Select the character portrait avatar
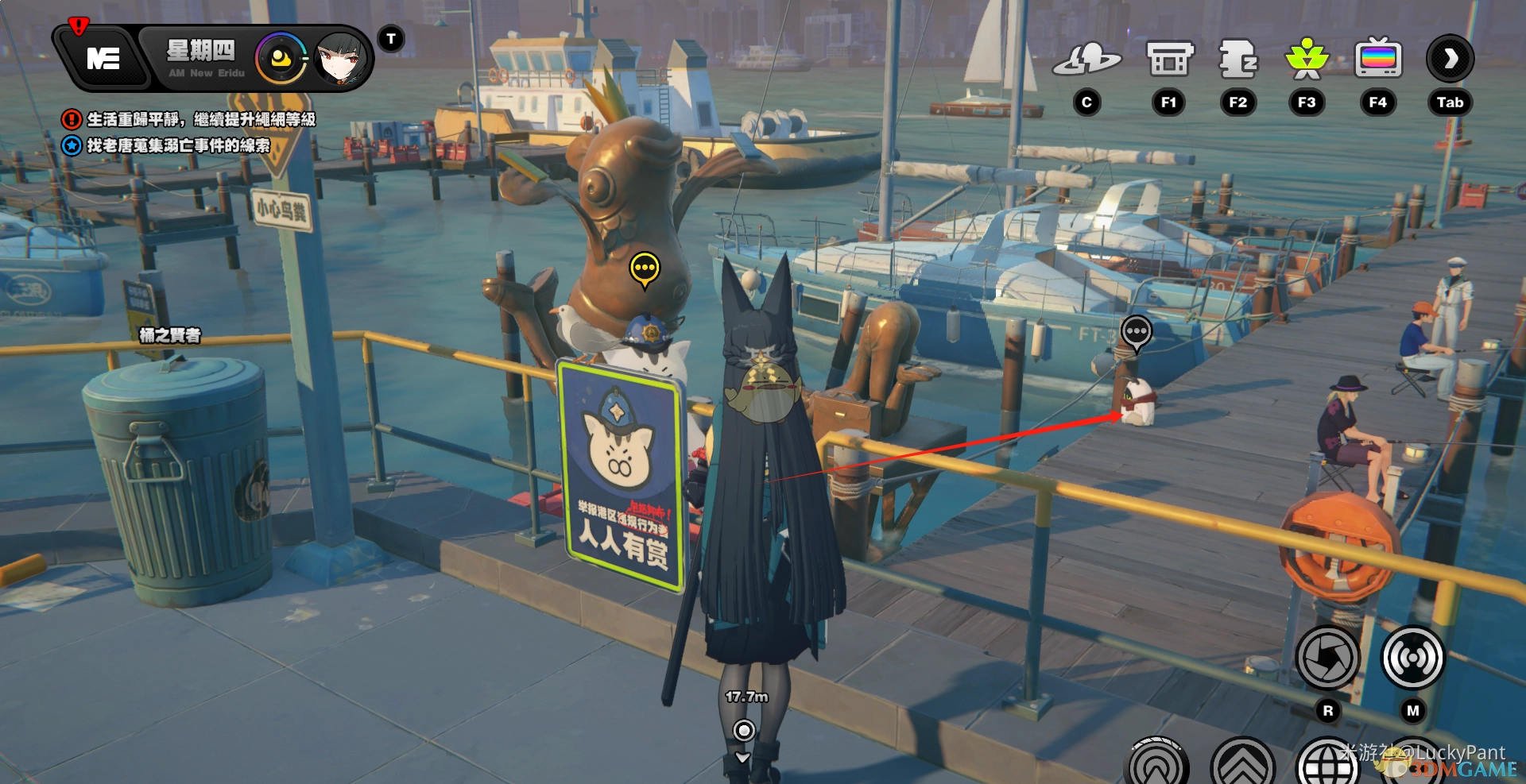Screen dimensions: 1526x784 pyautogui.click(x=342, y=59)
